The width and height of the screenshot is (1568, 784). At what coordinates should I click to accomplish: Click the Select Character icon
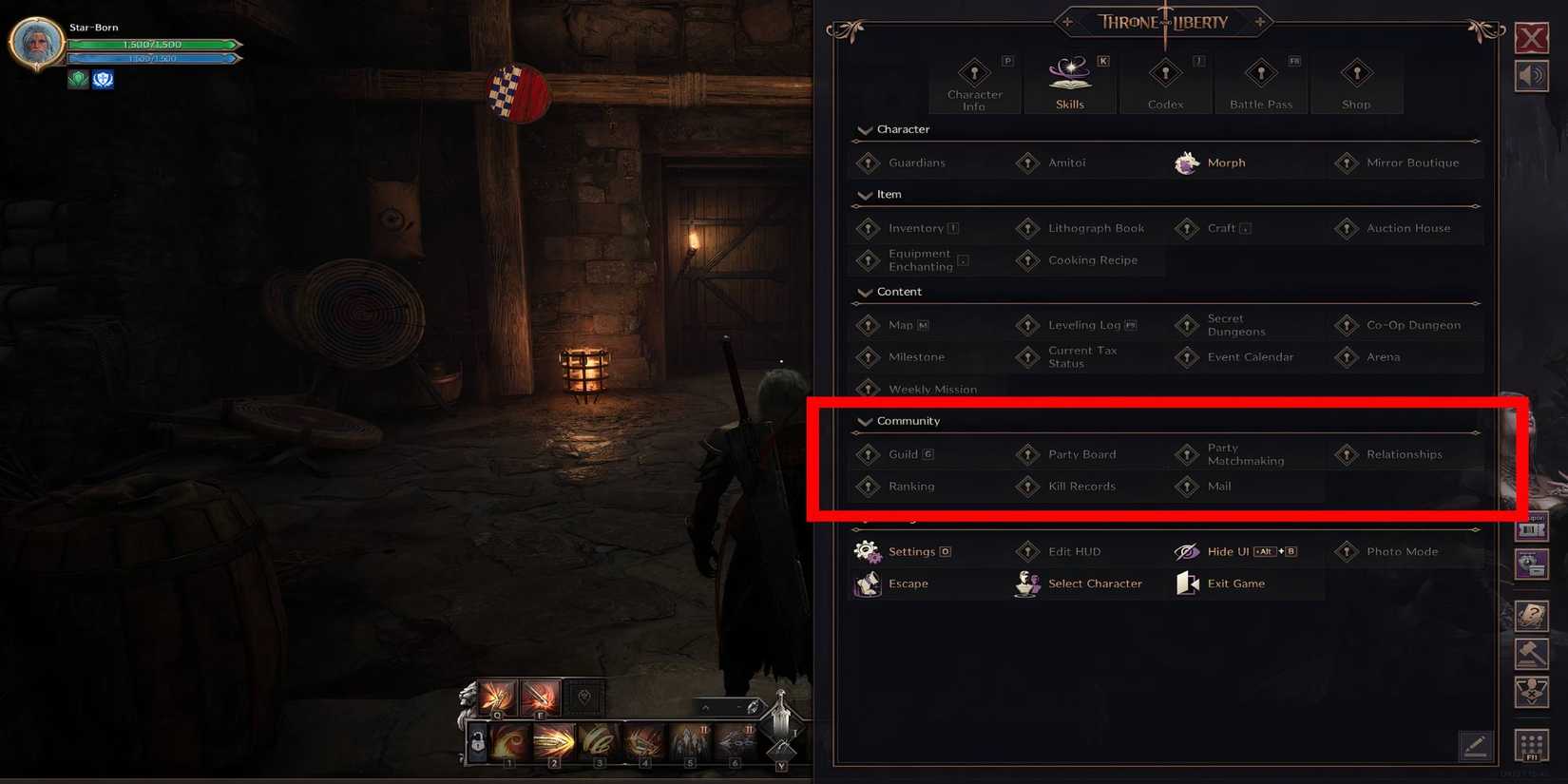pyautogui.click(x=1026, y=583)
